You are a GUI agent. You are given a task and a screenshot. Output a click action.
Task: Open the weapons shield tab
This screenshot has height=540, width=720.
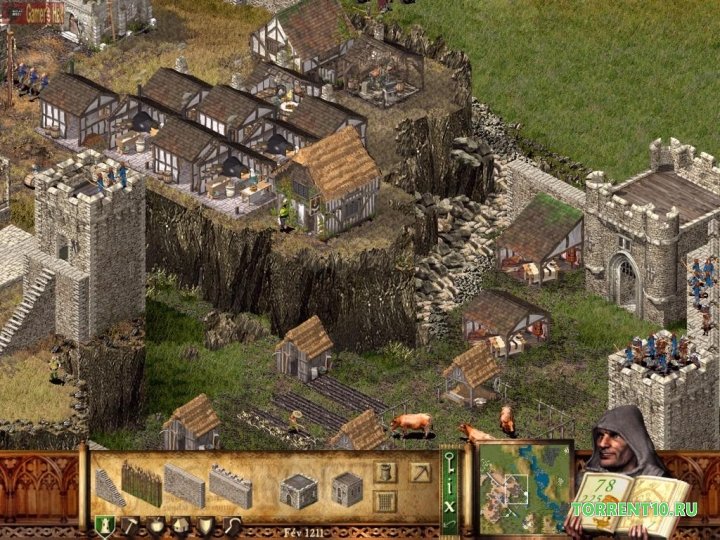click(205, 525)
